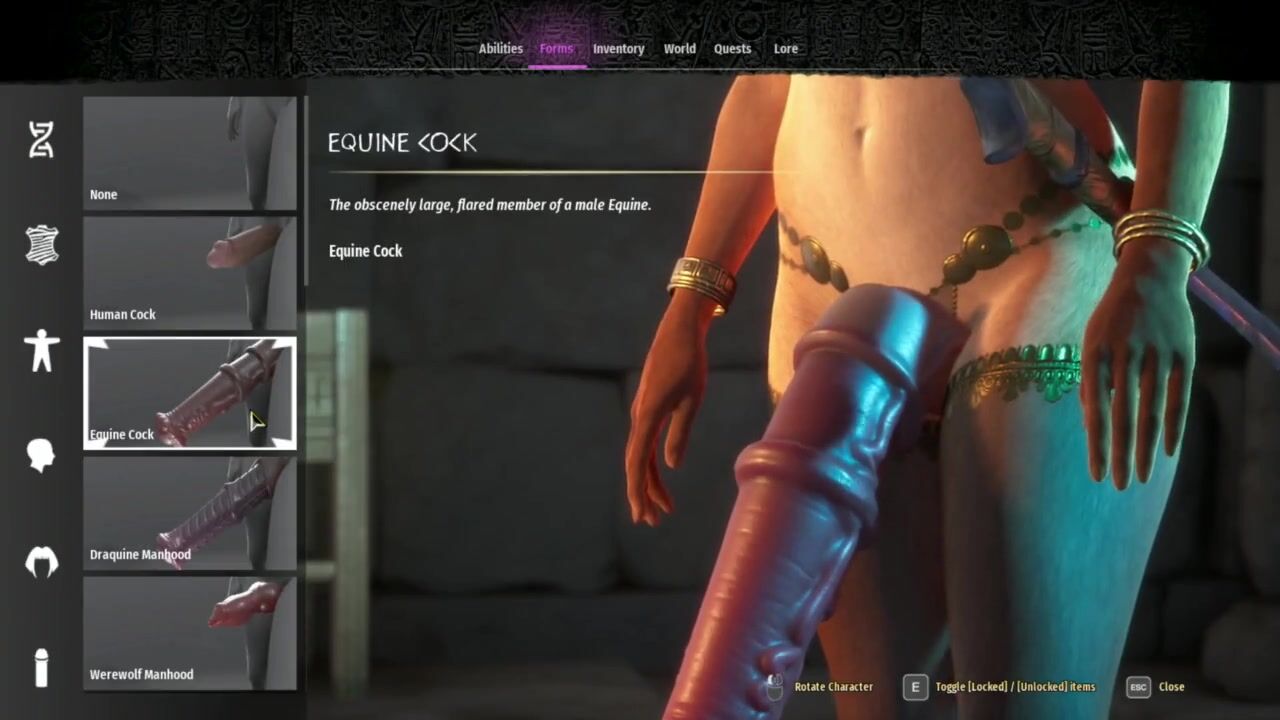Choose the Werewolf Manhood tile
Image resolution: width=1280 pixels, height=720 pixels.
click(190, 633)
